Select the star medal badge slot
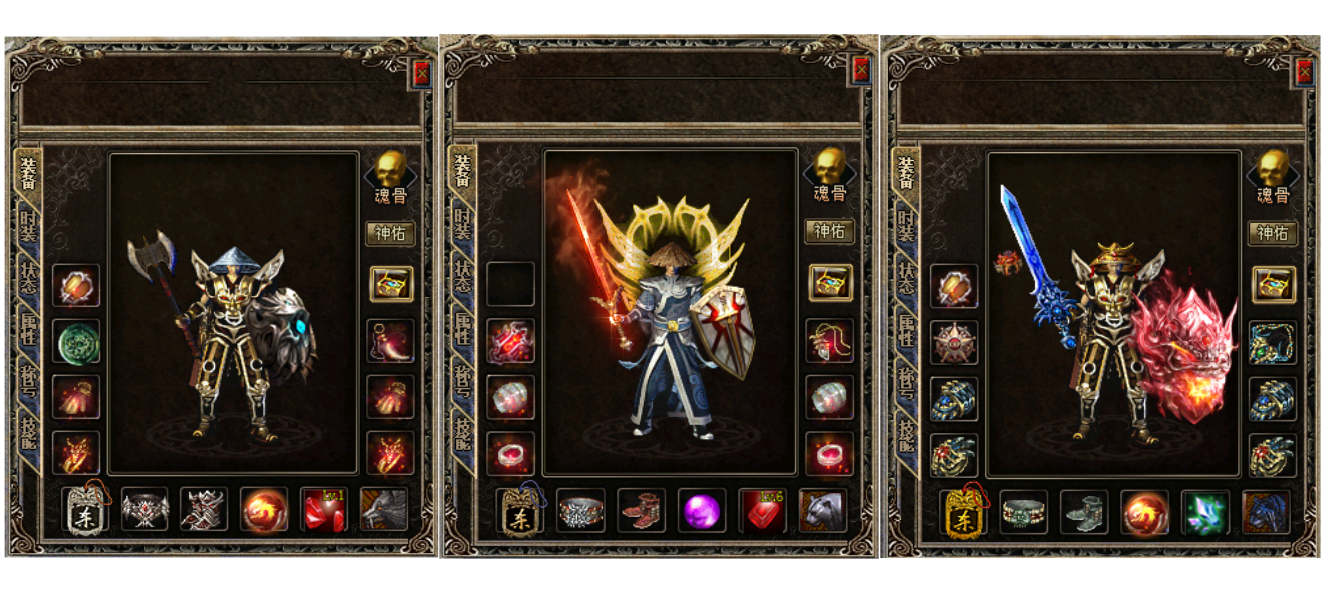Viewport: 1322px width, 594px height. point(954,343)
